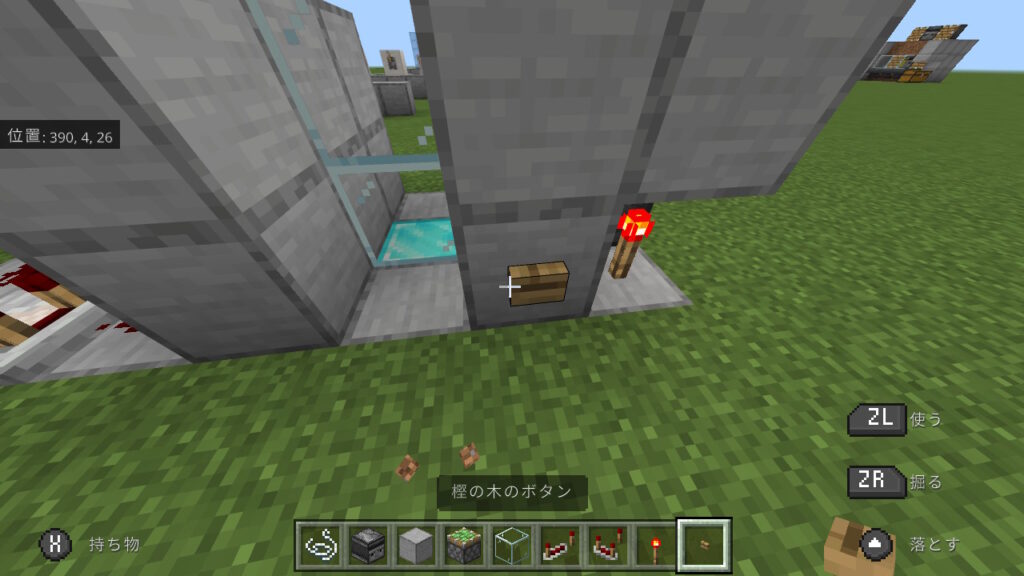The image size is (1024, 576).
Task: Click the highlighted oak button slot
Action: [x=704, y=546]
